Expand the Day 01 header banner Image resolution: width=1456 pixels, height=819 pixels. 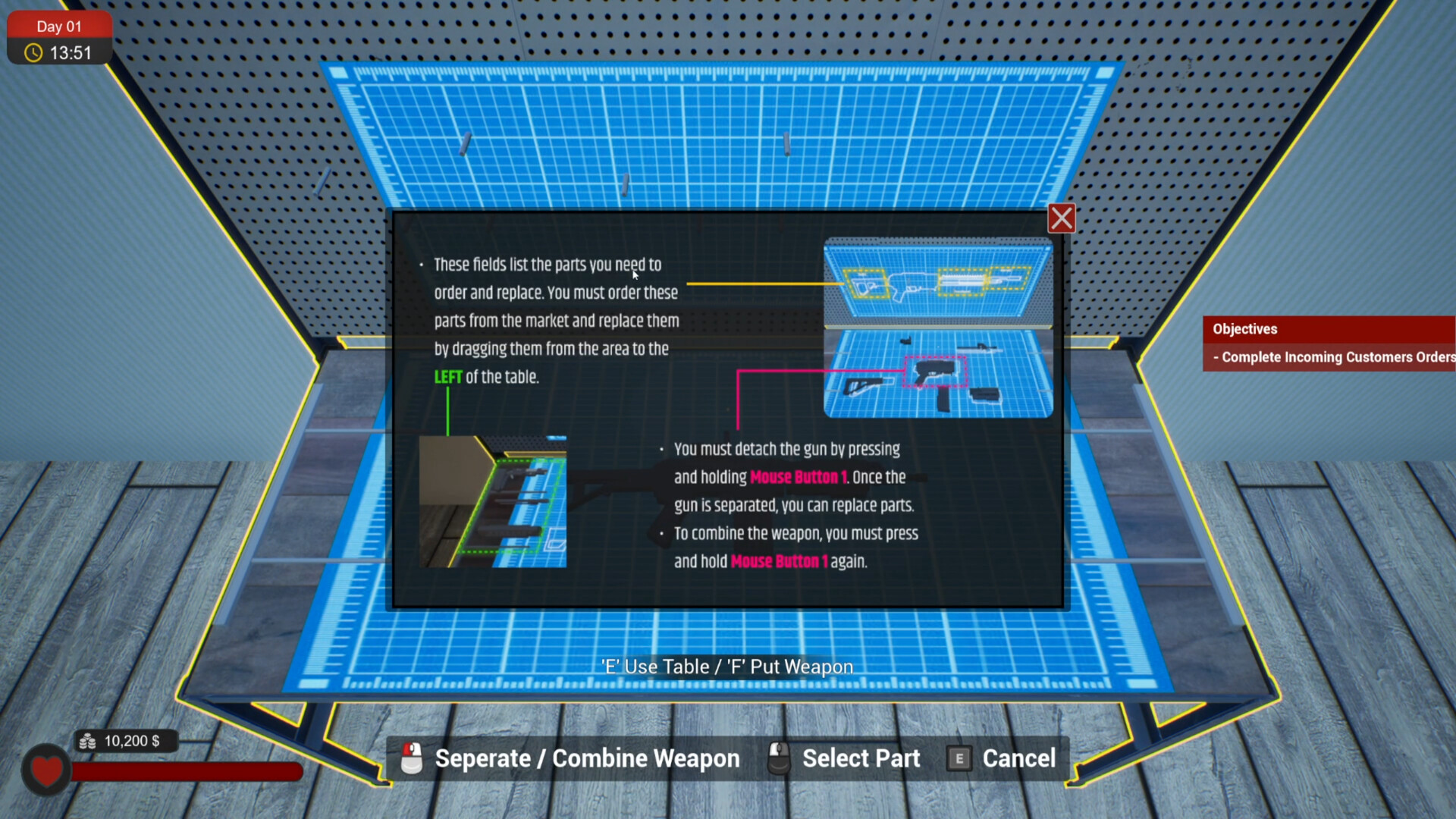coord(58,26)
